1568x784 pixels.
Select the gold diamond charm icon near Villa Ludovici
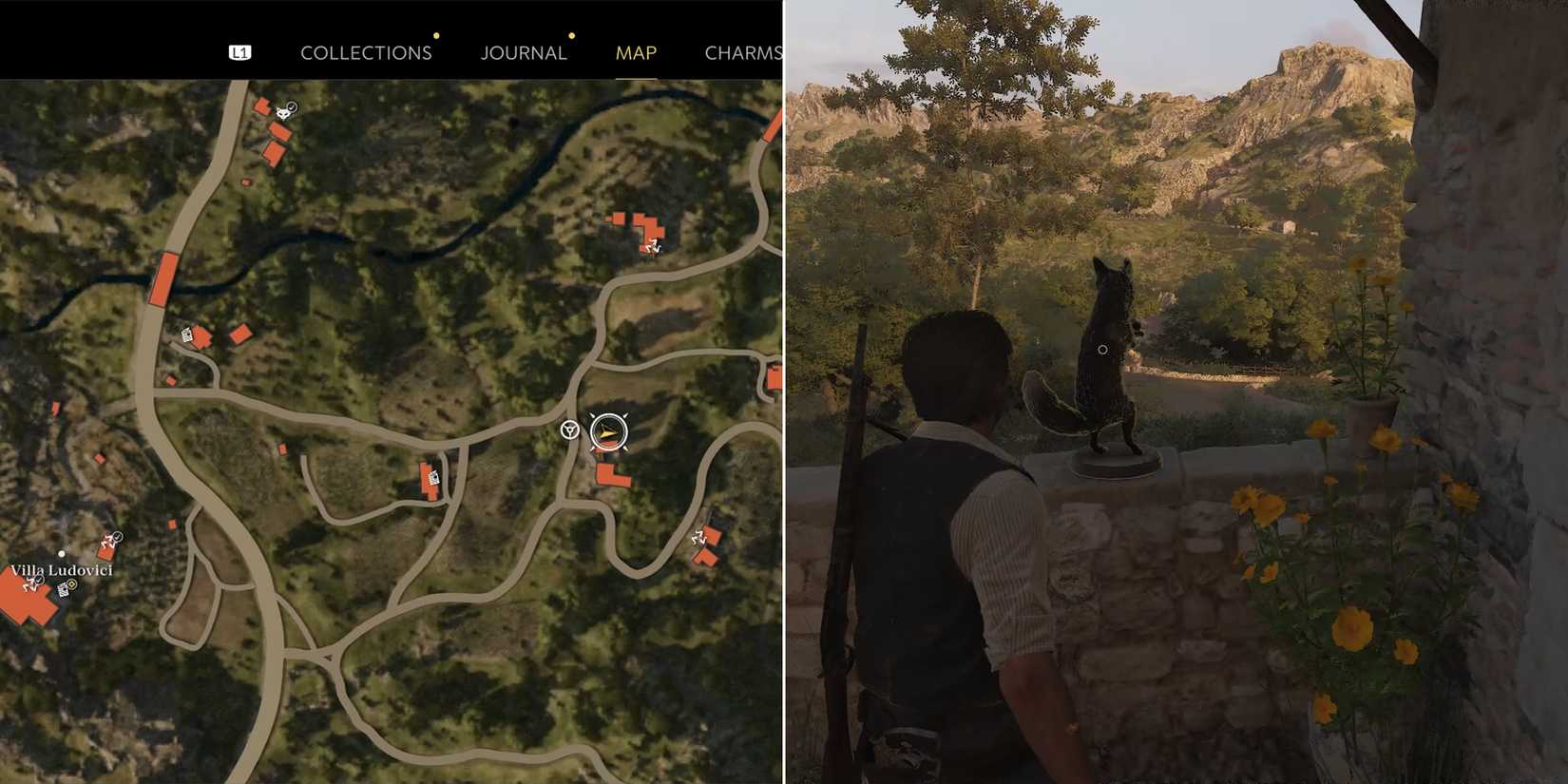pos(72,584)
